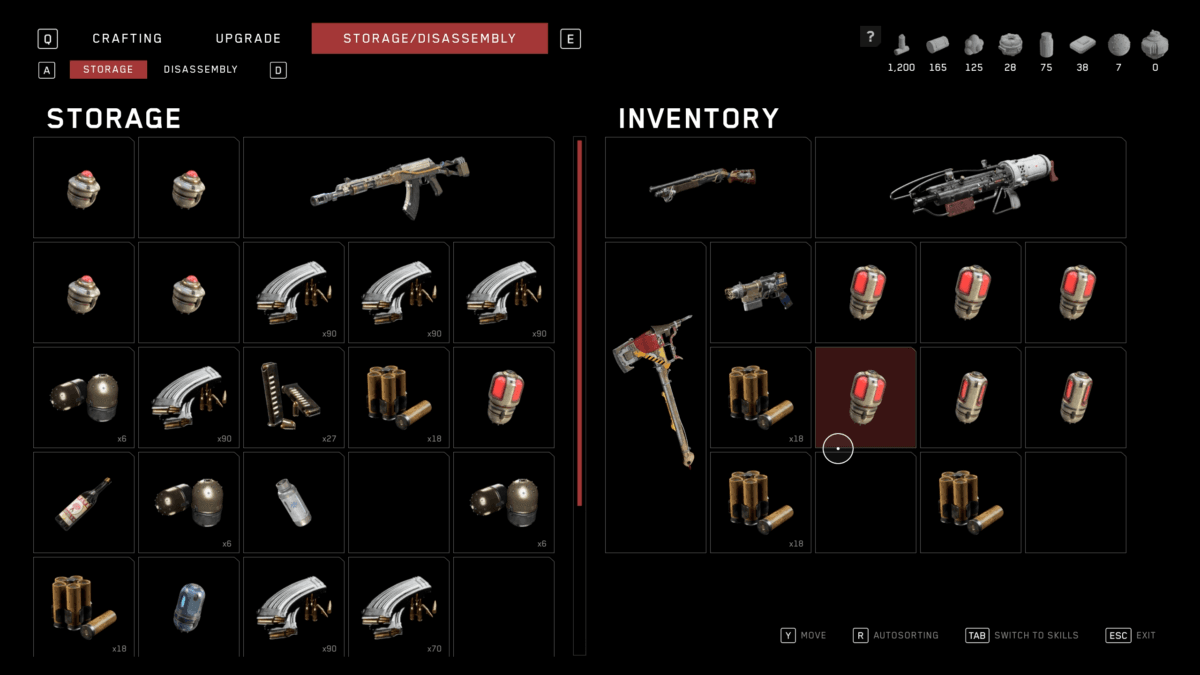
Task: Click the Move button
Action: point(803,635)
